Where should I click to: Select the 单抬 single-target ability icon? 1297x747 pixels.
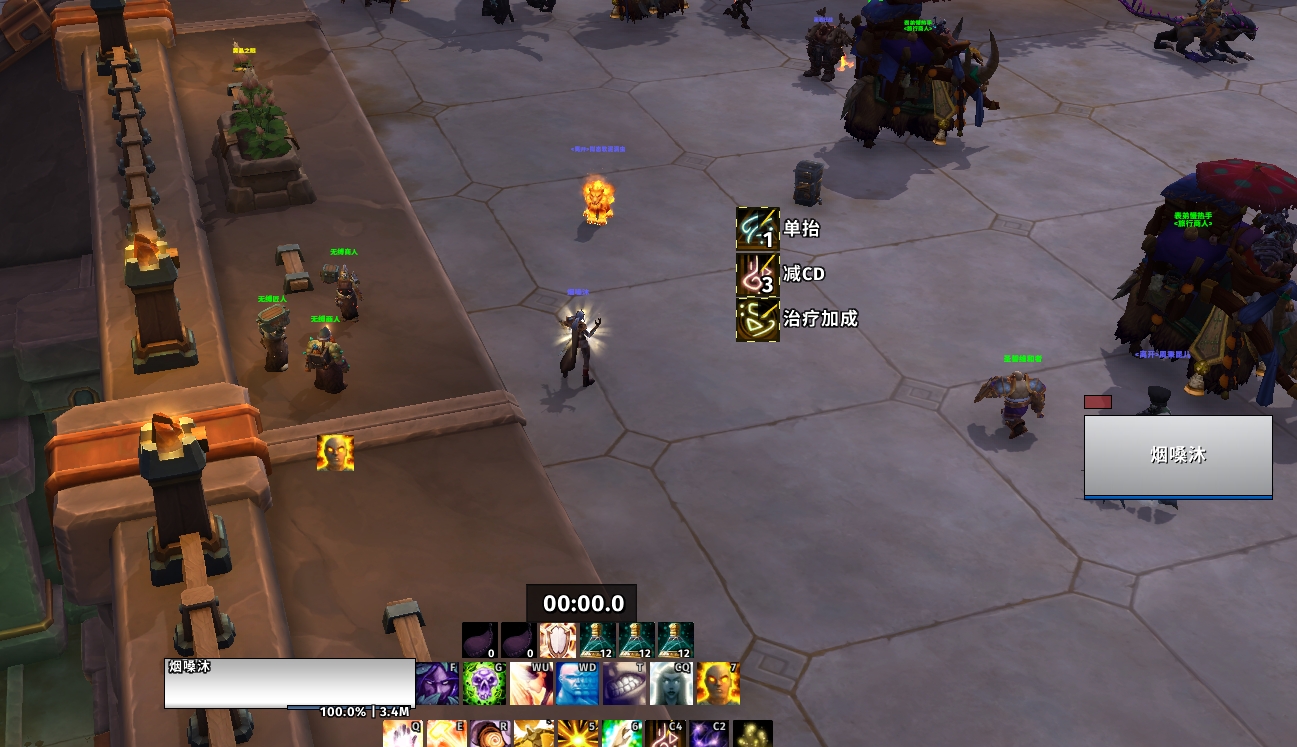click(x=757, y=229)
